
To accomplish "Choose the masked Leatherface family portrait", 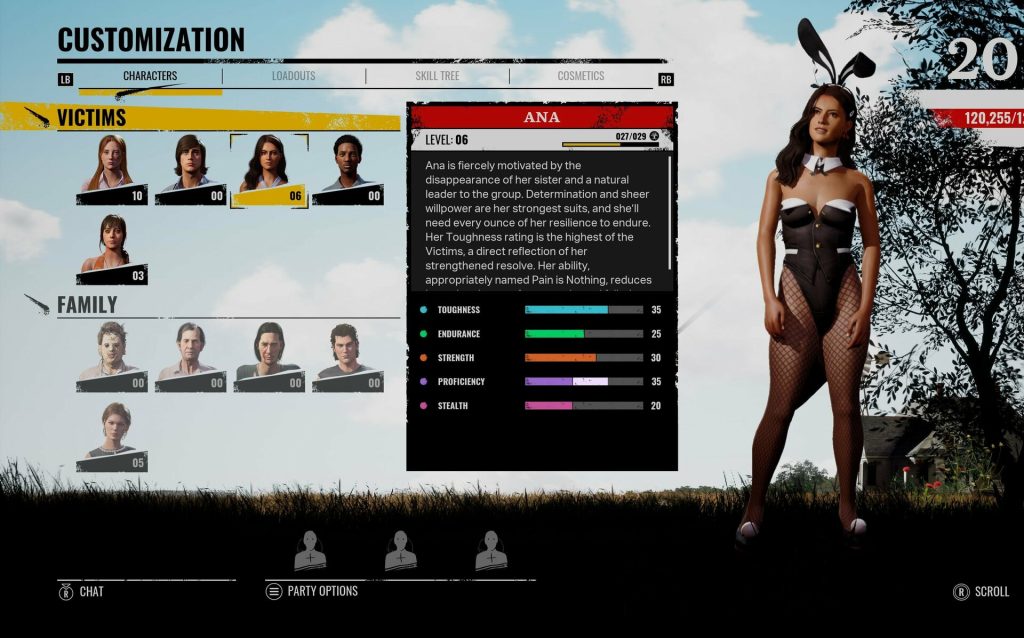I will pos(112,356).
